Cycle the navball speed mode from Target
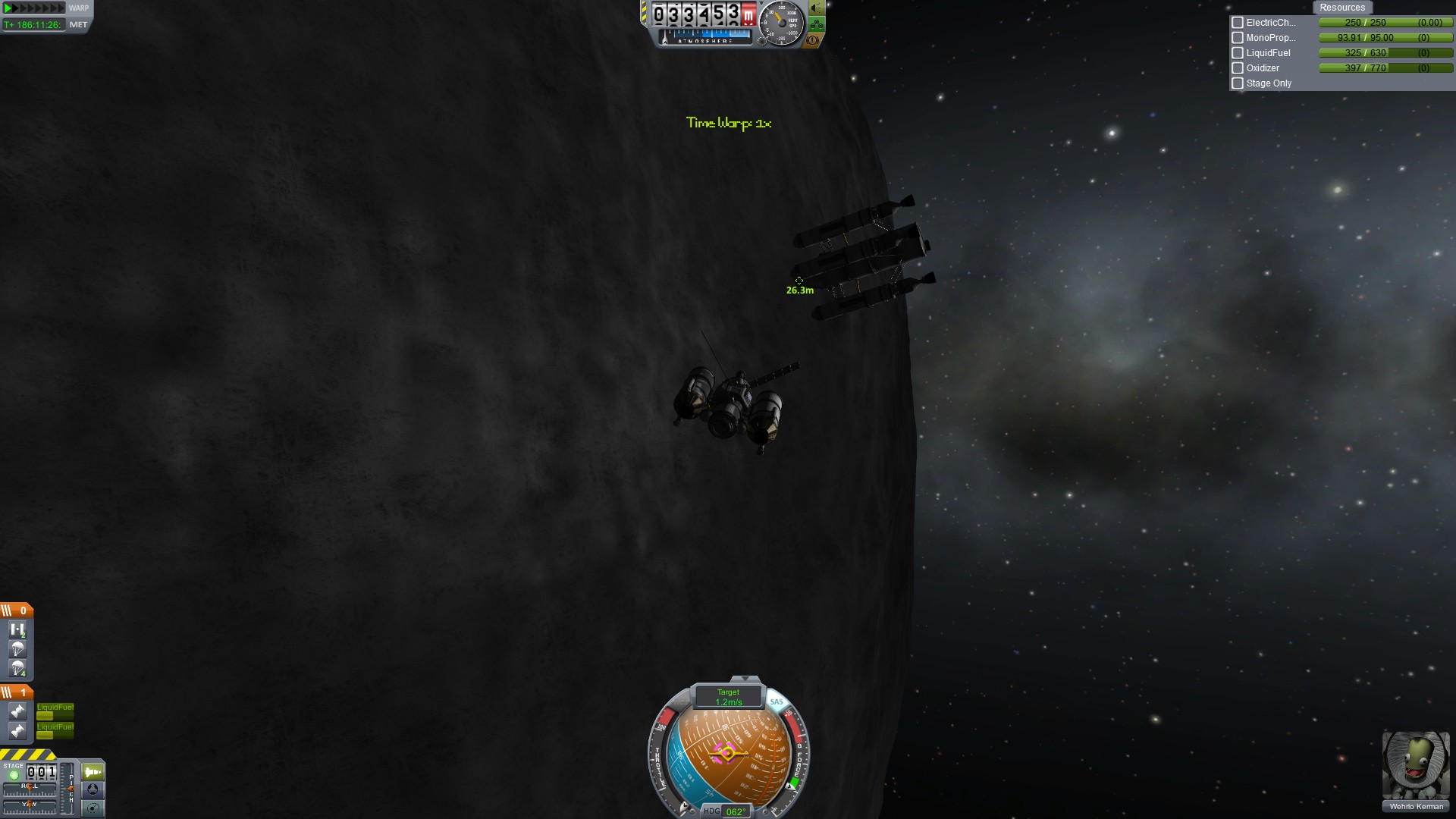 728,697
